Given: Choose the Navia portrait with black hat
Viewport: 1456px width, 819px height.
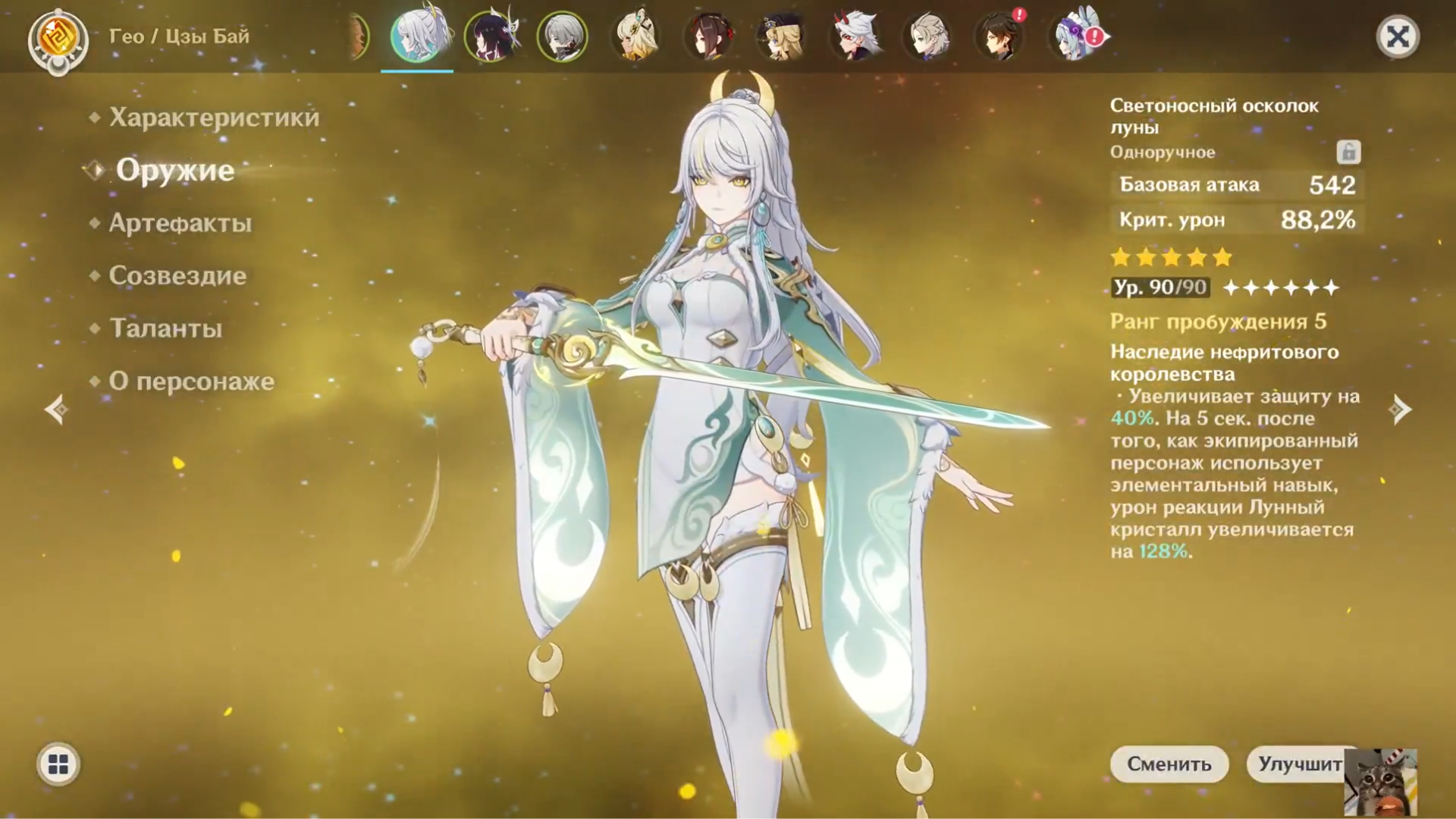Looking at the screenshot, I should (x=781, y=36).
